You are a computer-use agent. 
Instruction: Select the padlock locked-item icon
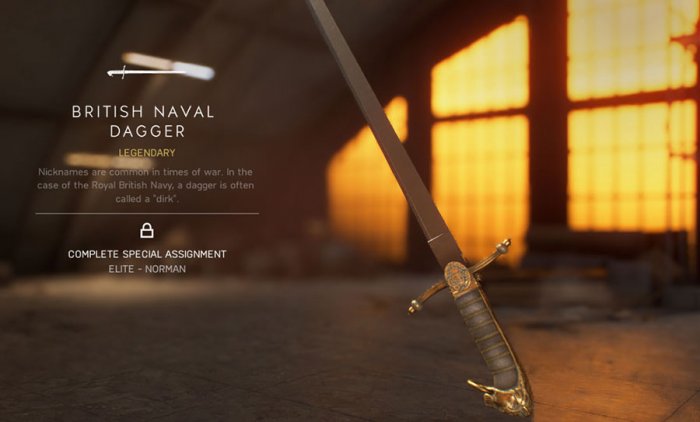pos(147,231)
